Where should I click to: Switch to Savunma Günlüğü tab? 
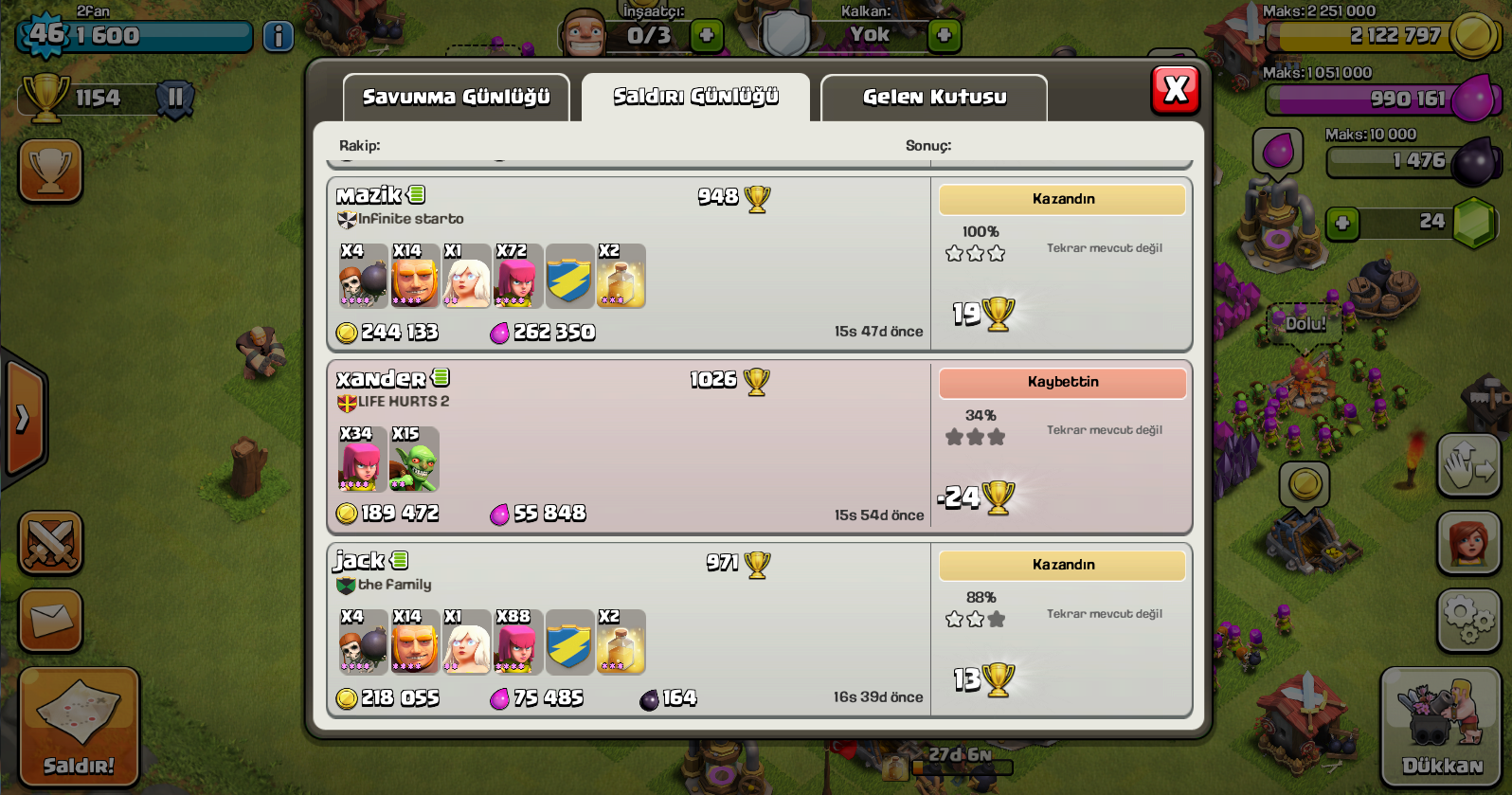[456, 98]
